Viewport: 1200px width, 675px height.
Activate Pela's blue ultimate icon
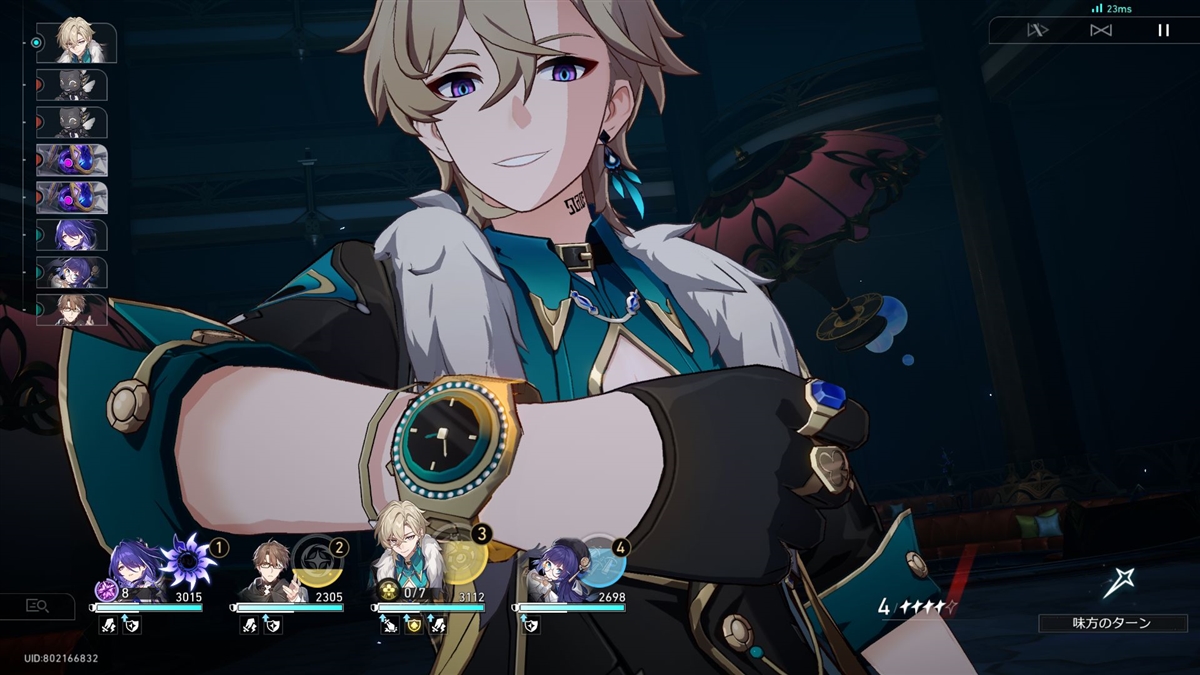click(602, 561)
